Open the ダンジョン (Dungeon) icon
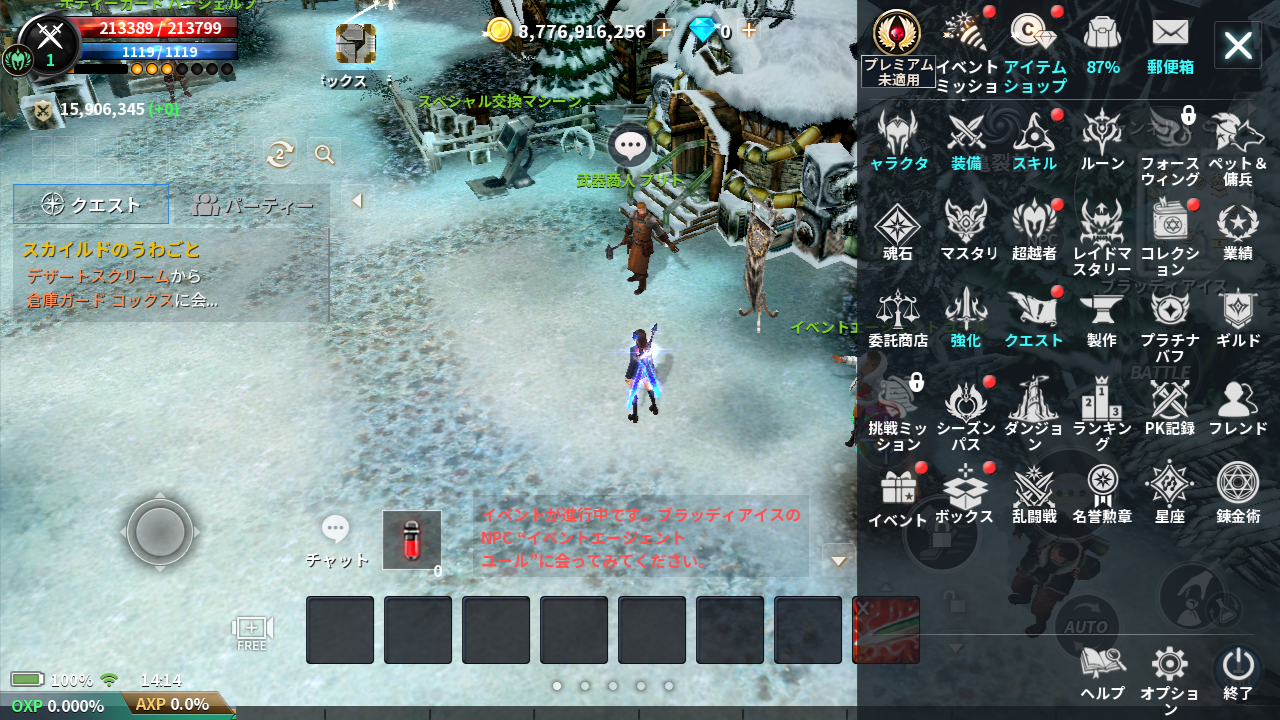1280x720 pixels. [1034, 400]
